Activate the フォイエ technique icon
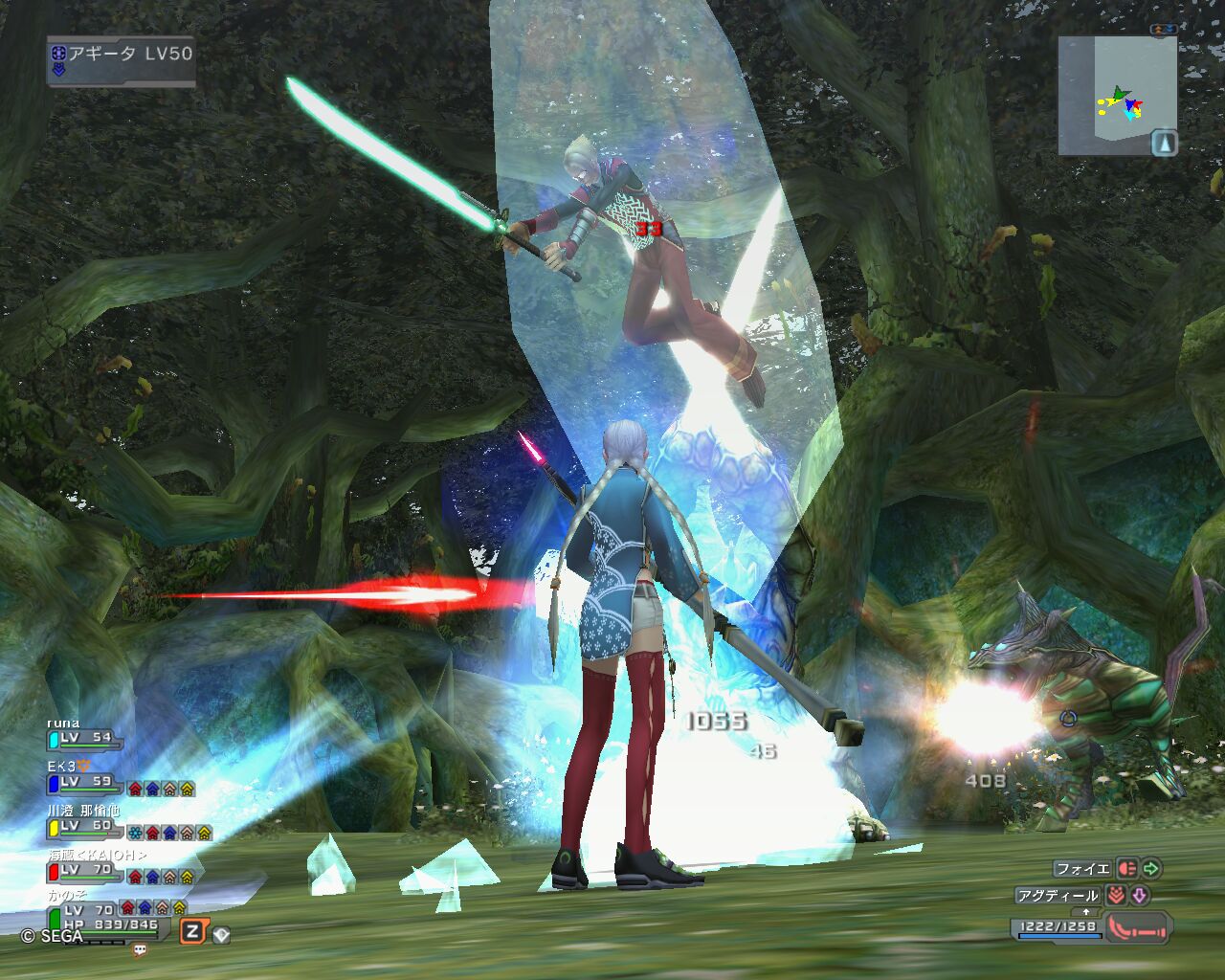 click(x=1126, y=869)
